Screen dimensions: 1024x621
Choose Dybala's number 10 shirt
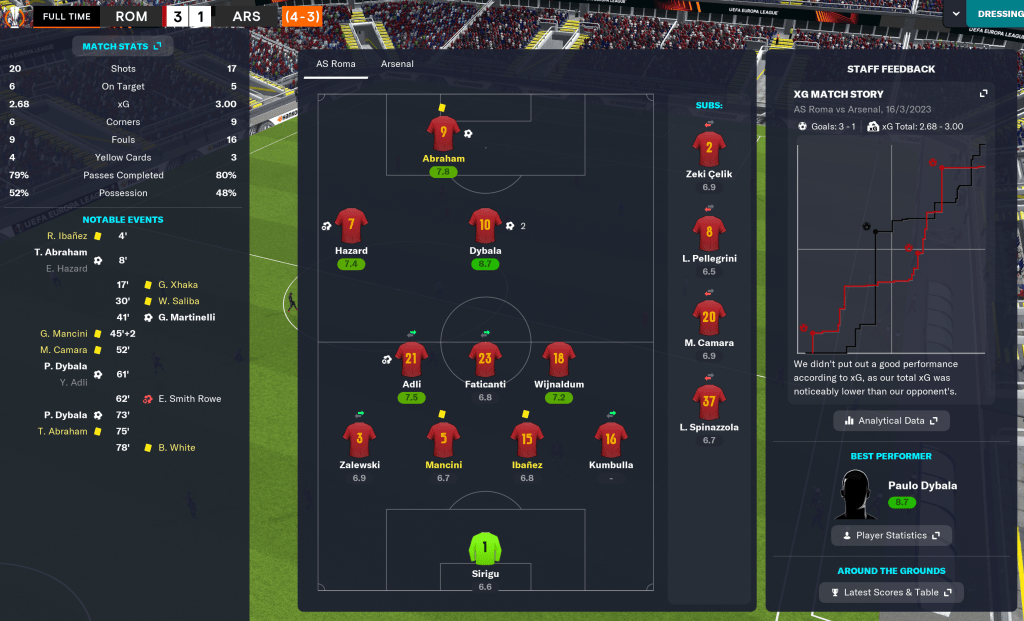tap(485, 226)
